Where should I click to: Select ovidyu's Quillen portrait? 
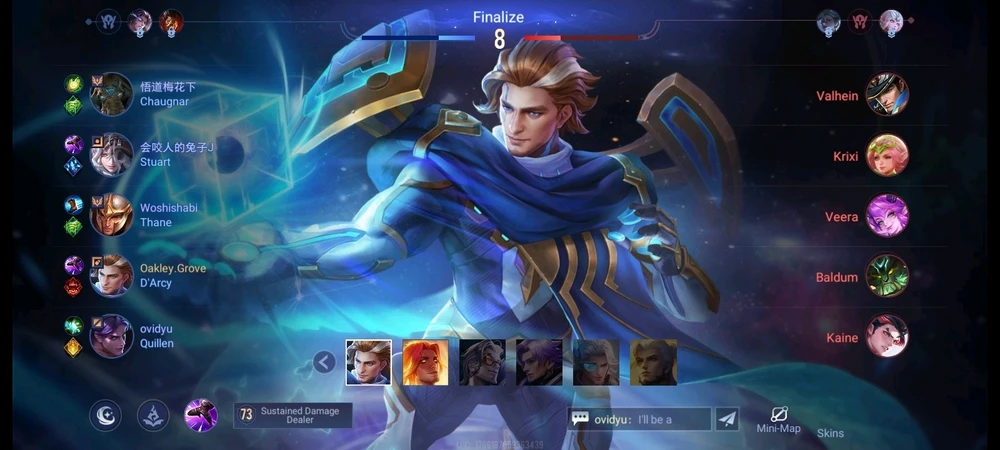point(111,336)
